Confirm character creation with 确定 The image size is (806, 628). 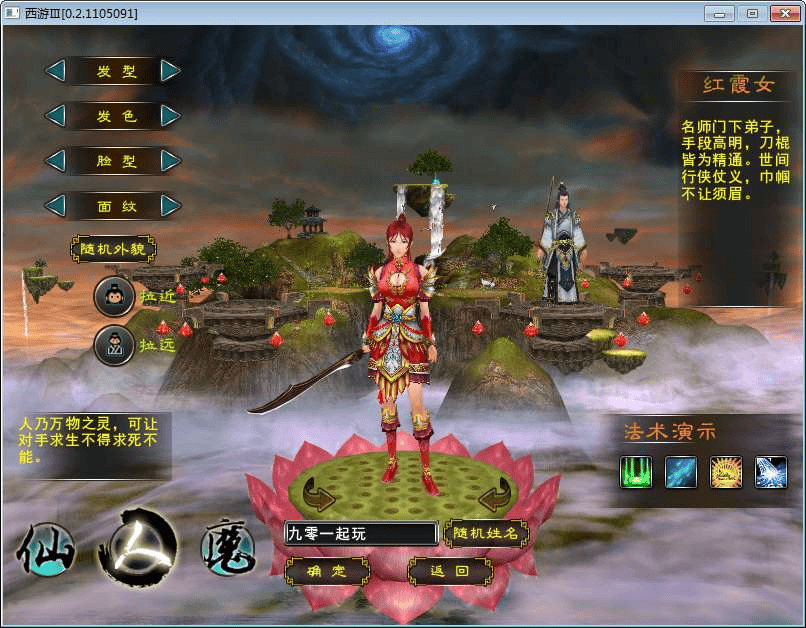coord(327,572)
